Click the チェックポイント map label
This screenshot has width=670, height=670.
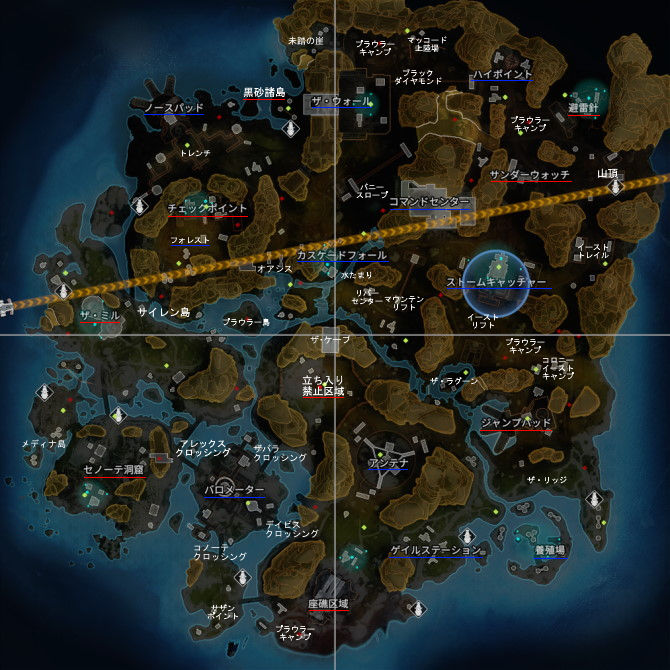pos(207,208)
